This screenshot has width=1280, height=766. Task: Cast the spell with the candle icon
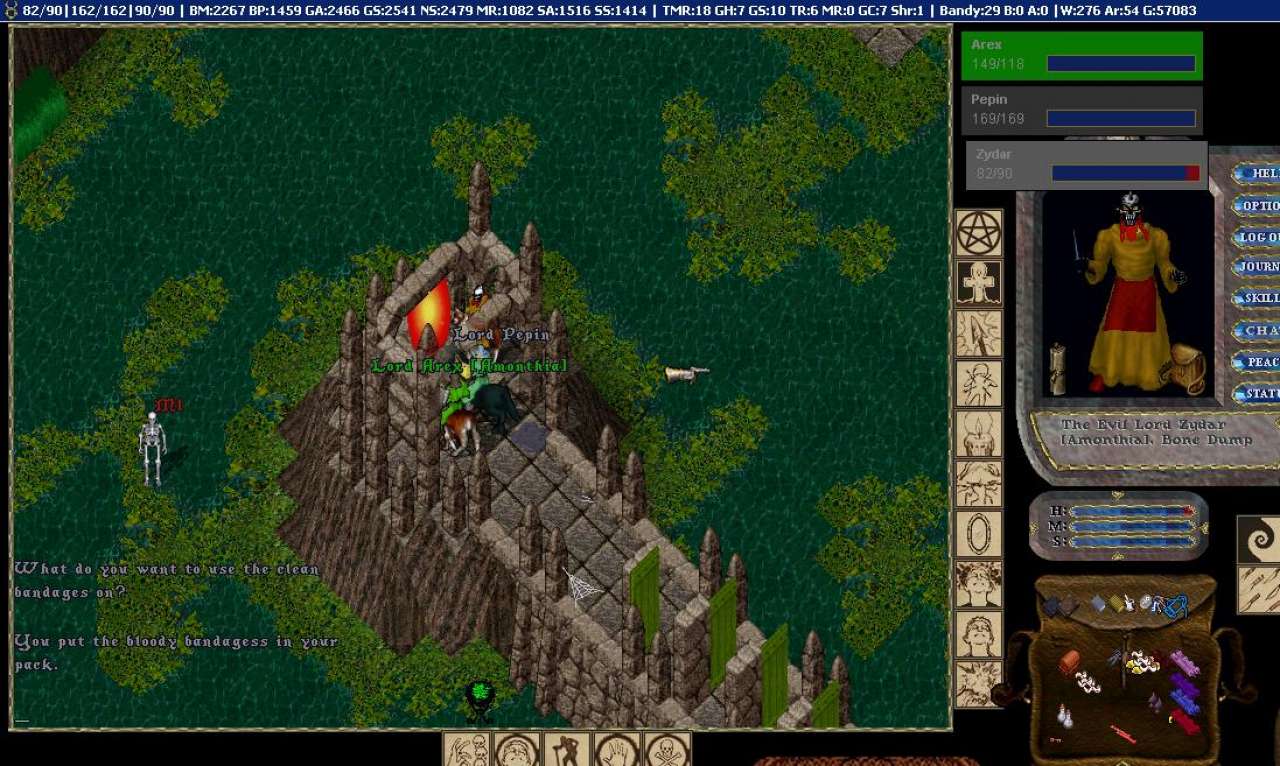pos(979,434)
